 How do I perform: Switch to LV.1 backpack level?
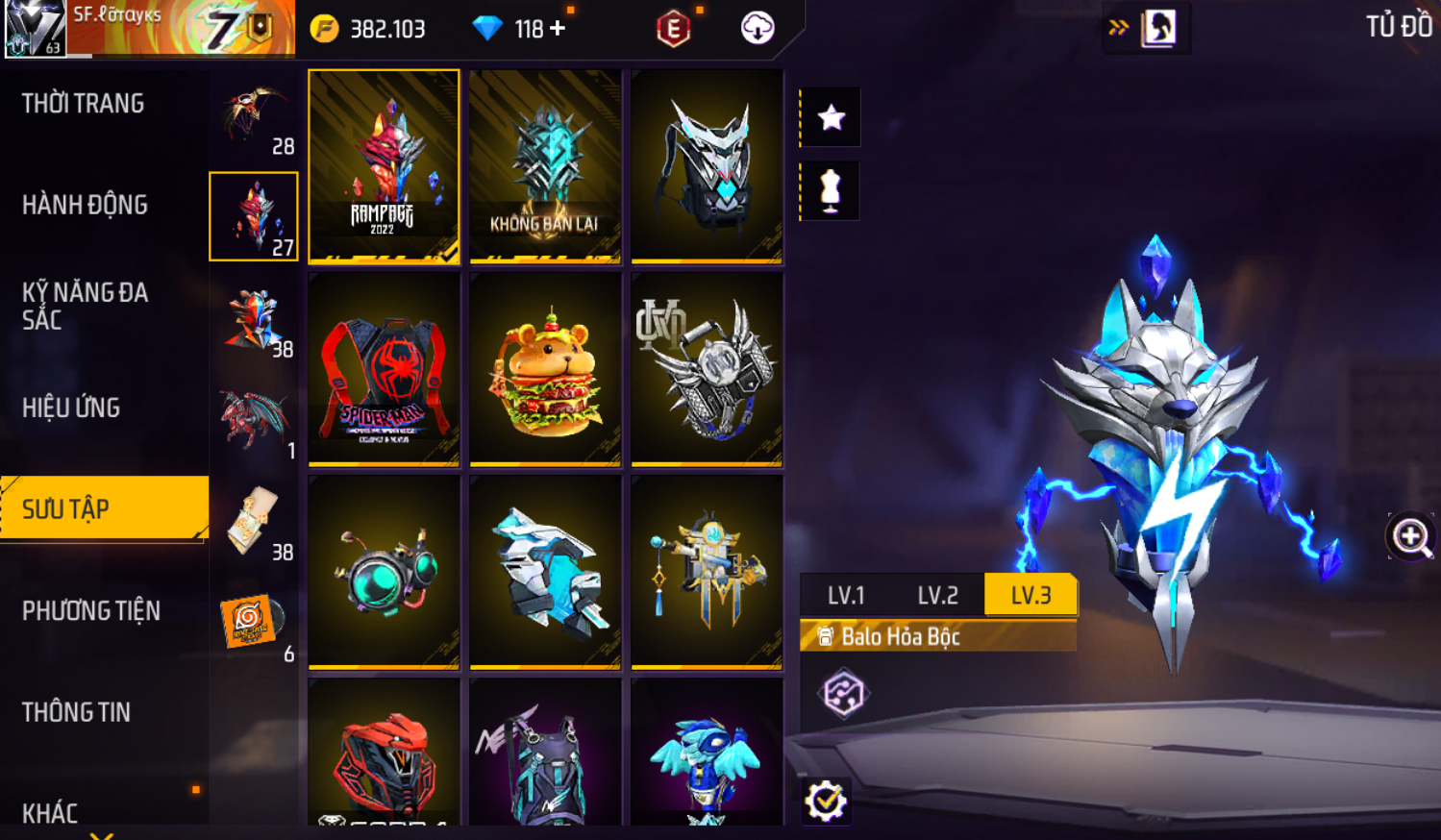tap(846, 596)
